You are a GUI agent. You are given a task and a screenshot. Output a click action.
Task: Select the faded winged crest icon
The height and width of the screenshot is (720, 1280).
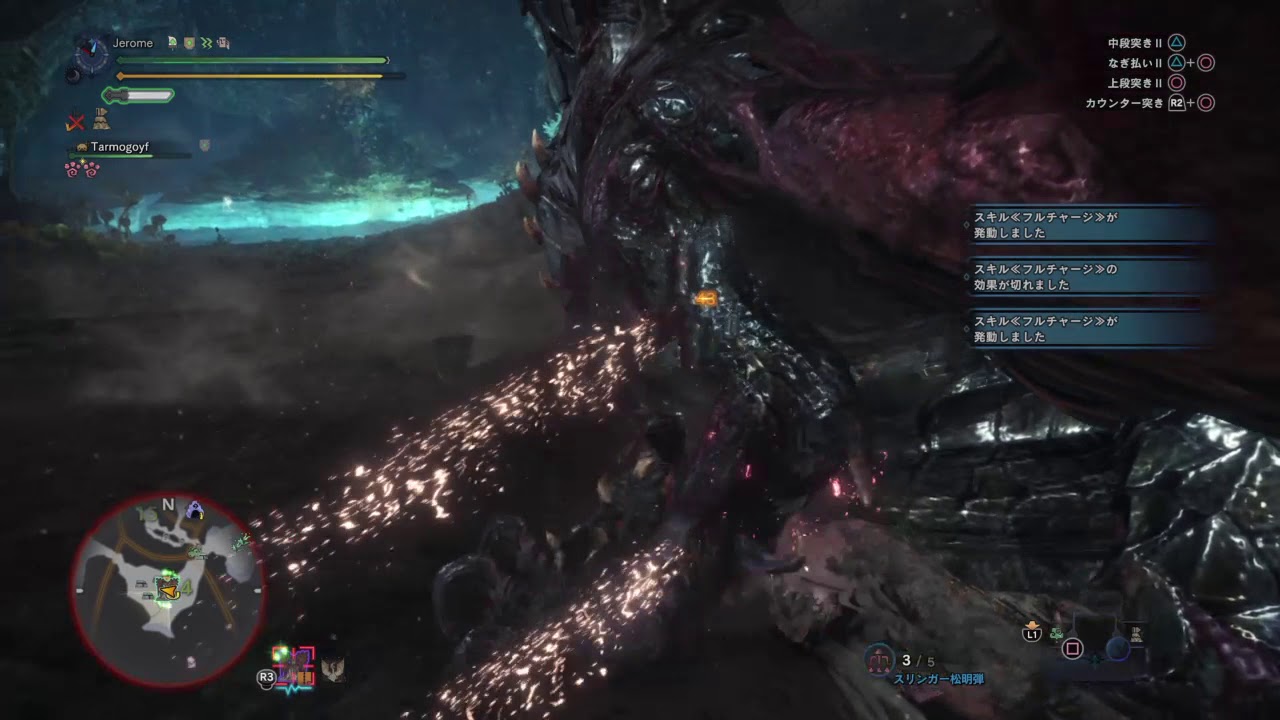tap(333, 668)
